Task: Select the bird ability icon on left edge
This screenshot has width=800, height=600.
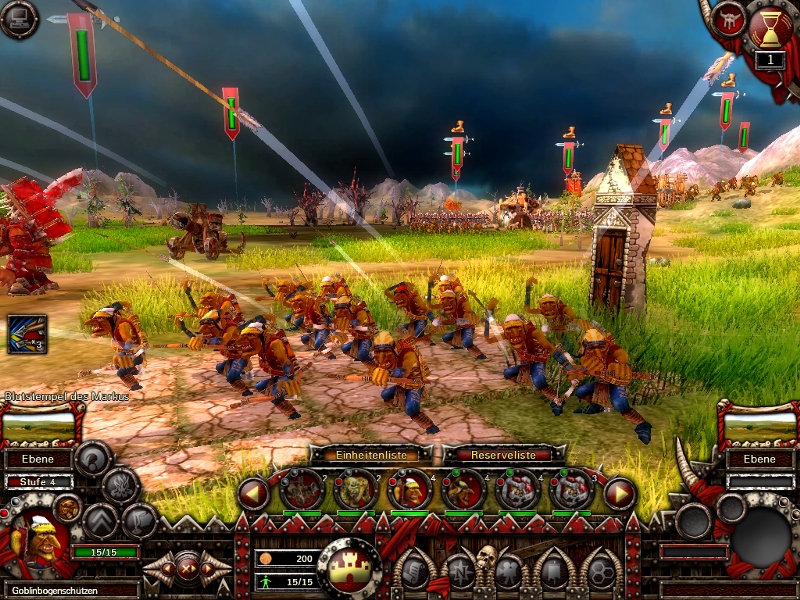Action: (x=27, y=335)
